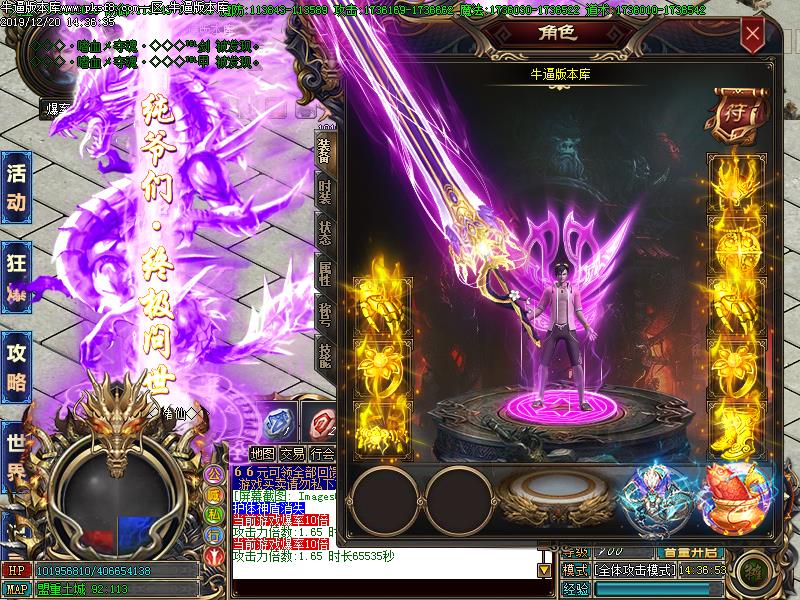Switch to the 称号 title tab

pyautogui.click(x=325, y=312)
